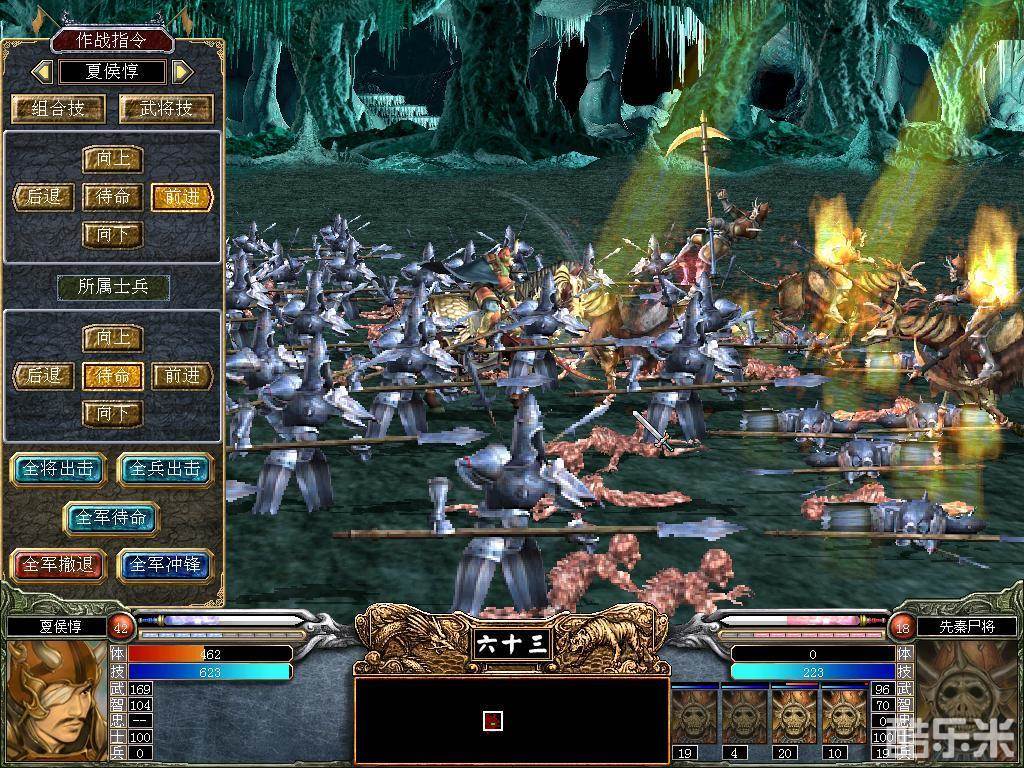The width and height of the screenshot is (1024, 768).
Task: Click 全将出击 to send all generals
Action: coord(58,469)
